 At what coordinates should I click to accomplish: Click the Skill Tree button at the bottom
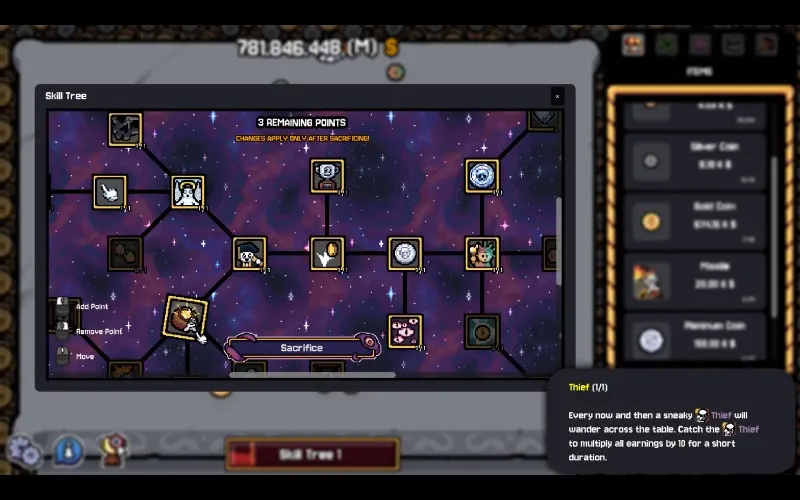(312, 455)
